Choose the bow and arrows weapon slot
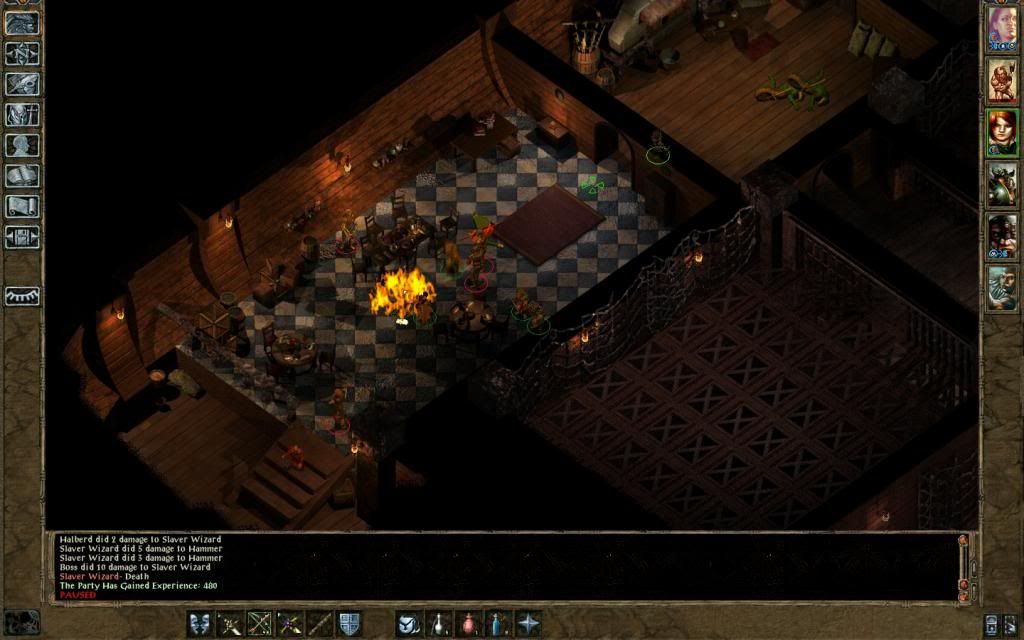This screenshot has width=1024, height=640. [261, 623]
